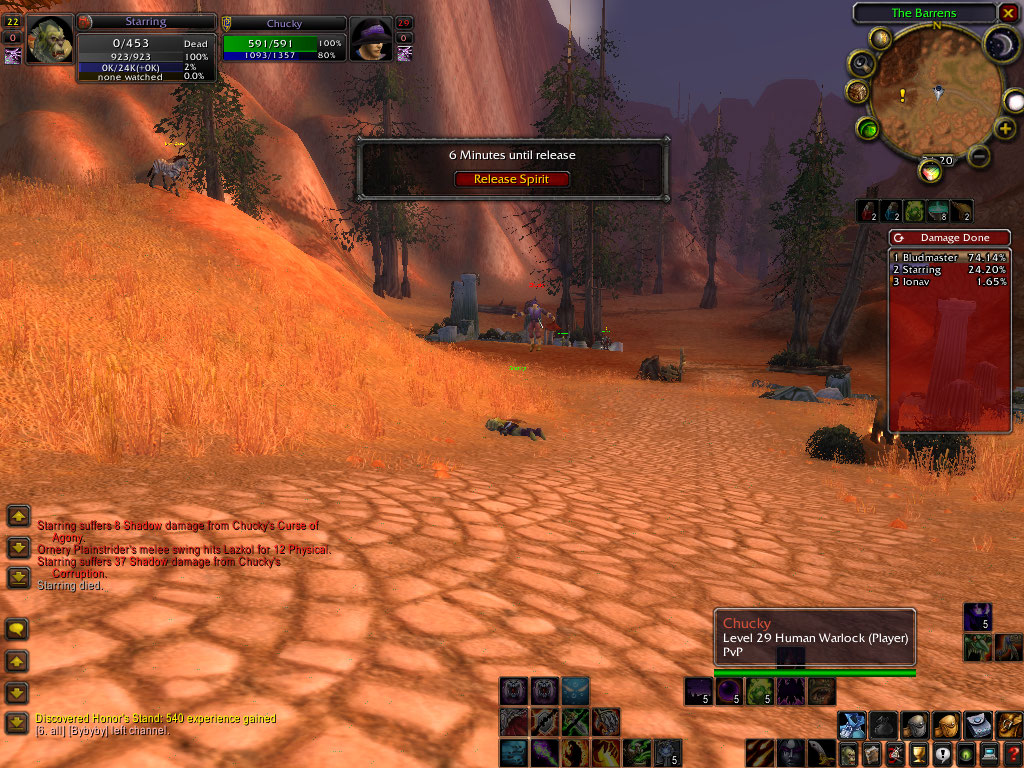
Task: Click the day-night moon indicator on minimap
Action: [1001, 43]
